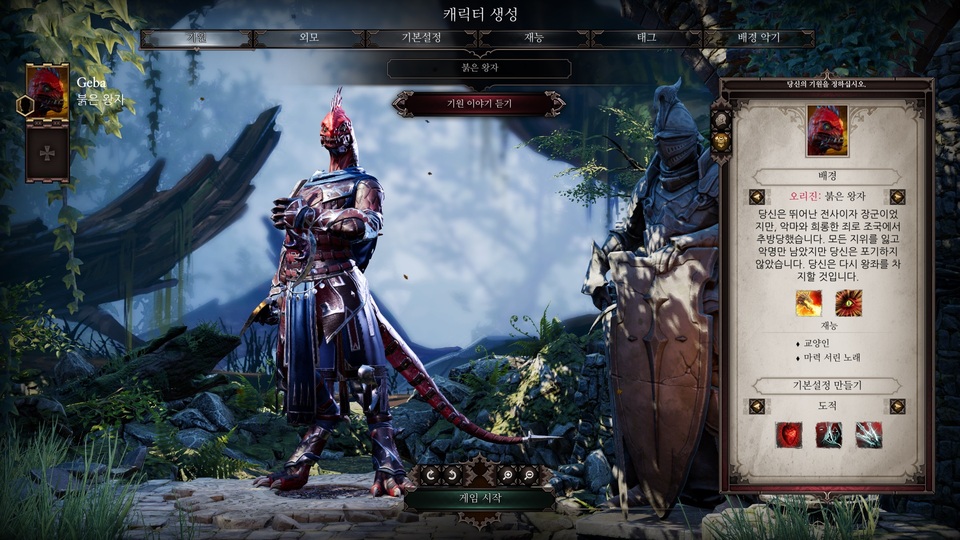Zoom in on the character

tap(509, 476)
